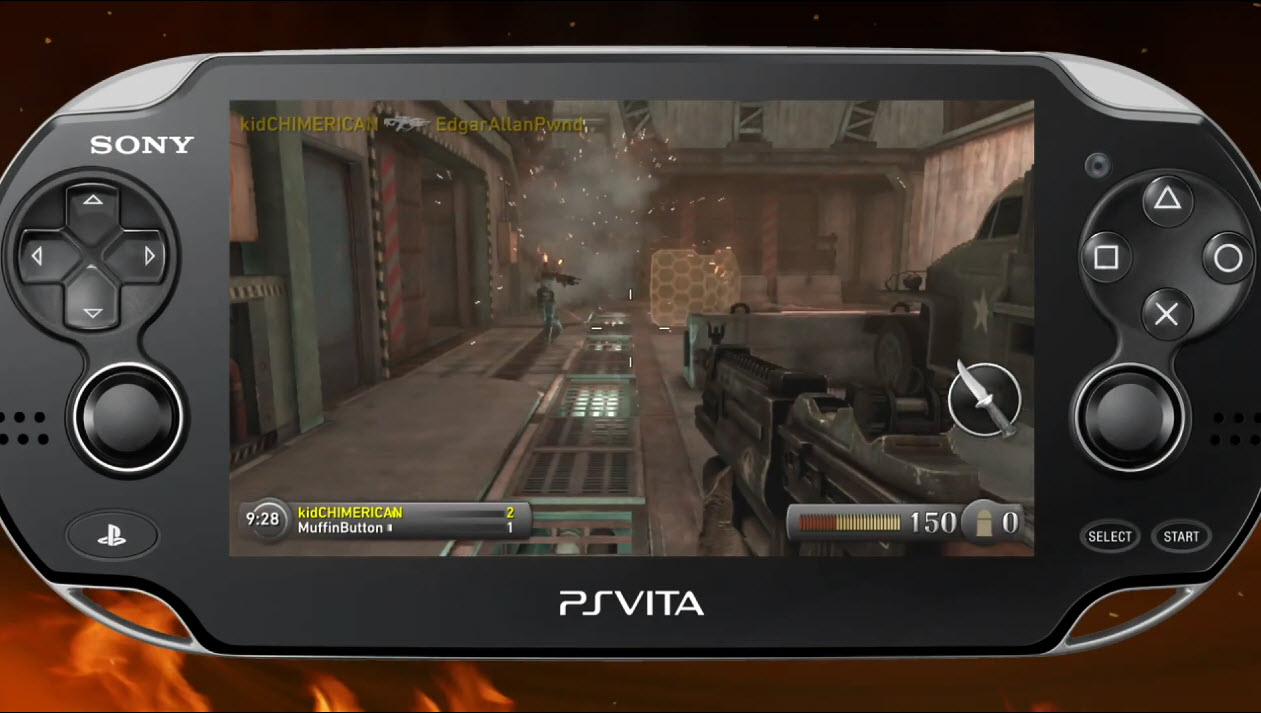Select MuffinButton's row on the scoreboard
1261x713 pixels.
coord(405,528)
